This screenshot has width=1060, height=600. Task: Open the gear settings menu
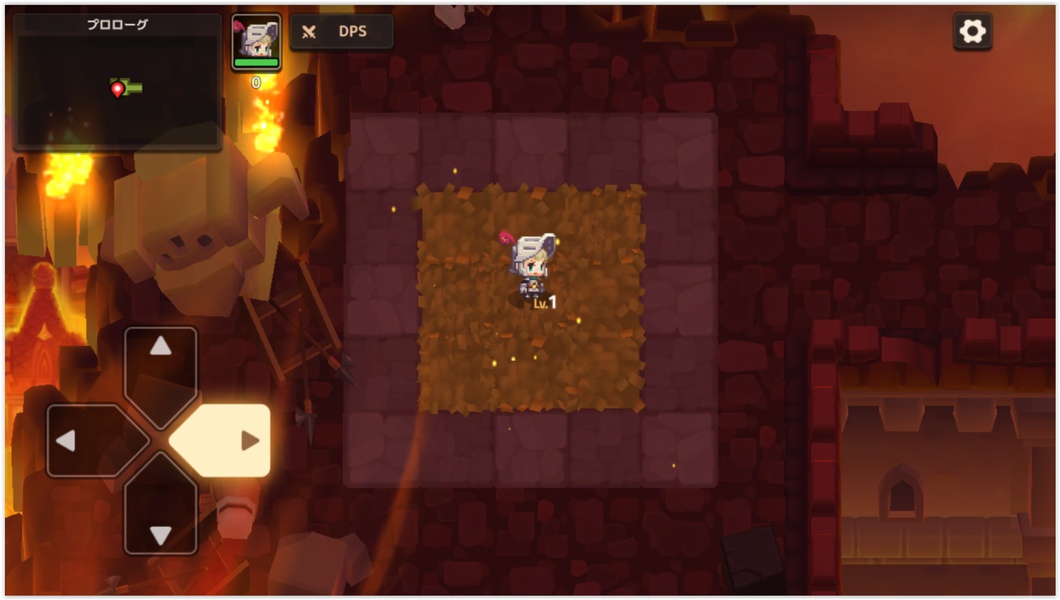tap(972, 32)
